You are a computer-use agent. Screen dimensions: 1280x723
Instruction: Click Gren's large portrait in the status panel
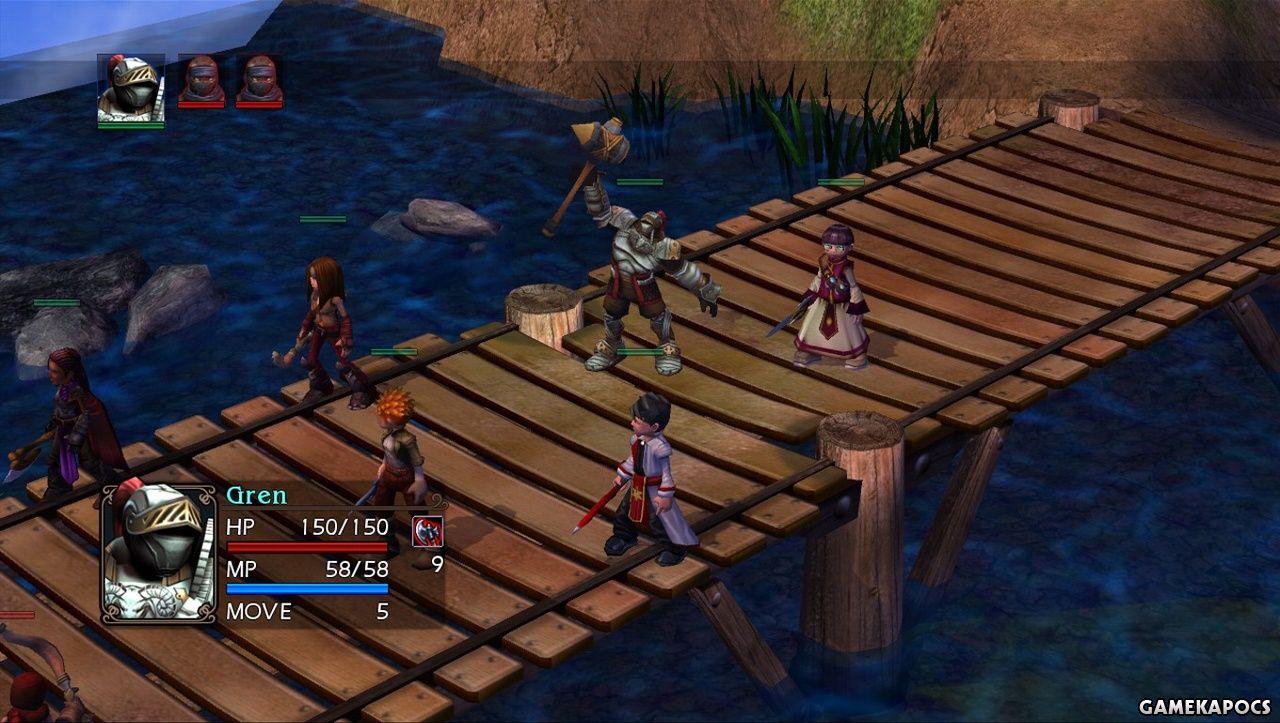(159, 553)
